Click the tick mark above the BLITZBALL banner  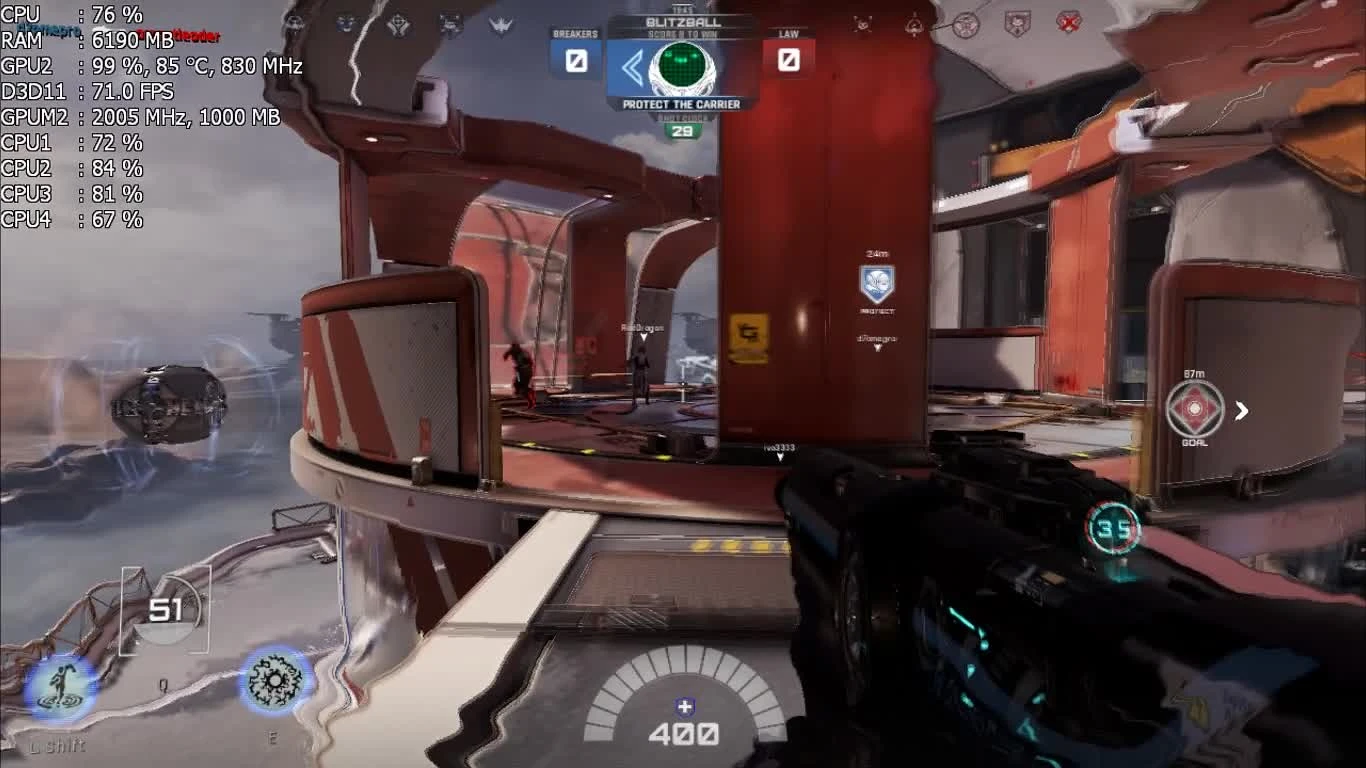(x=684, y=7)
